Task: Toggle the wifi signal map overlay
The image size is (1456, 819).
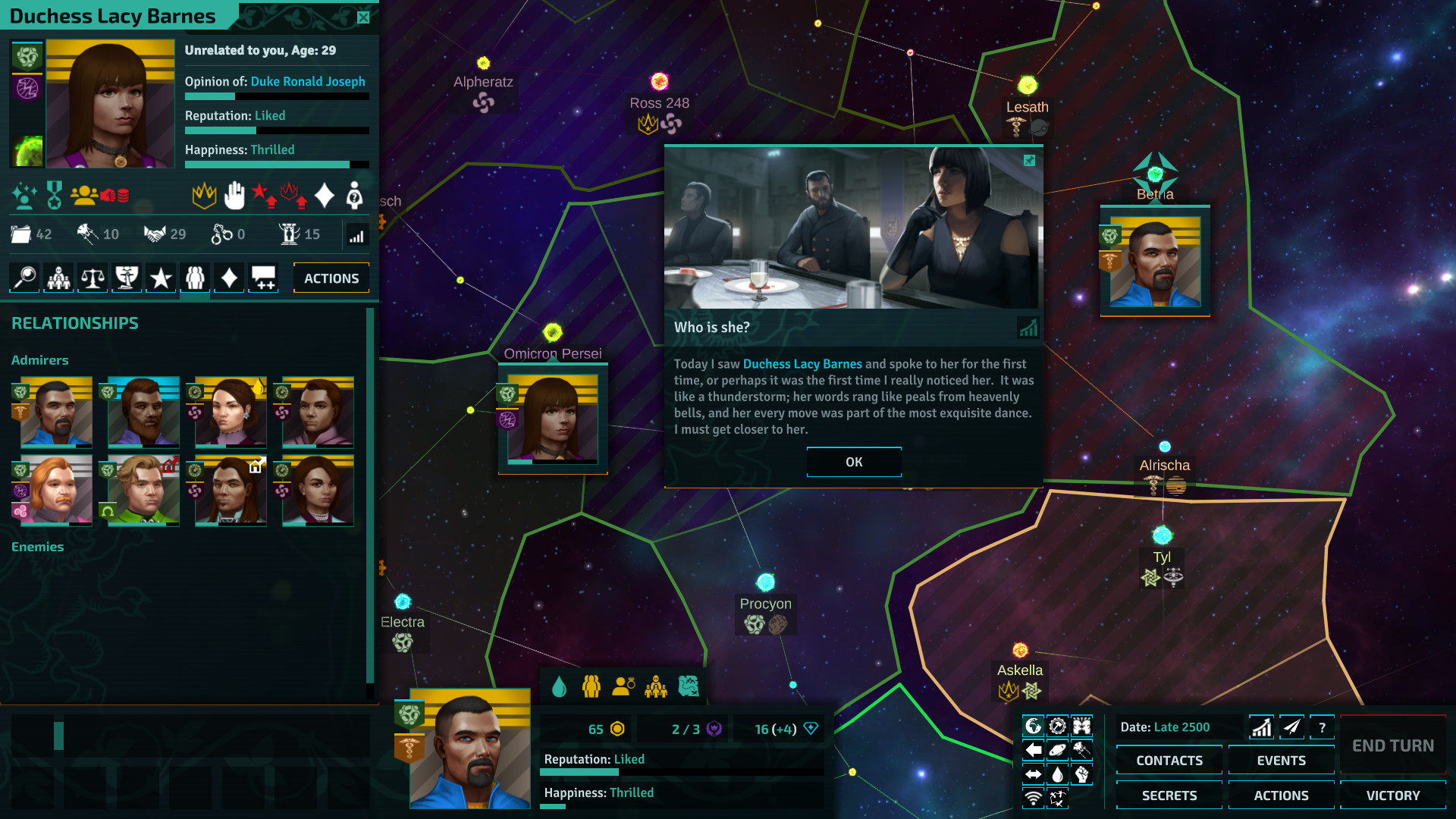Action: pyautogui.click(x=1033, y=798)
